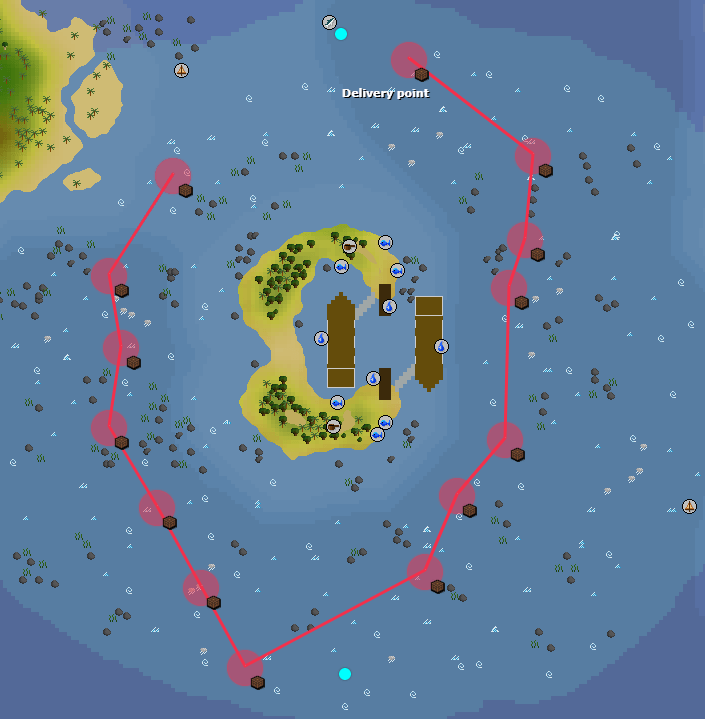The image size is (705, 719).
Task: Click the water drop icon west of the central dock
Action: [321, 338]
